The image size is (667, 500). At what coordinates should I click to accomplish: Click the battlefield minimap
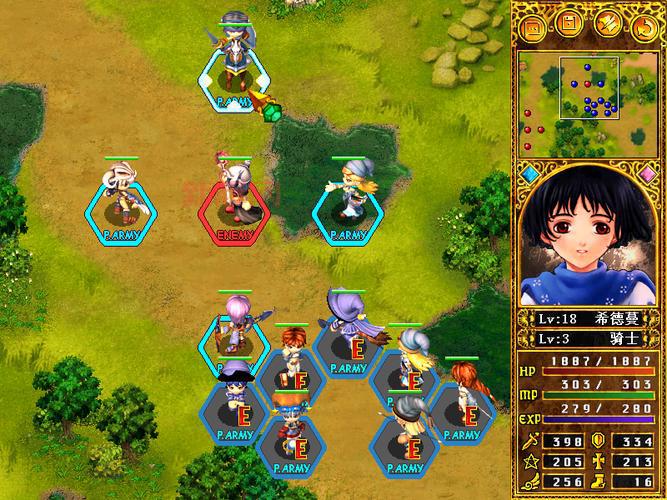(x=587, y=100)
